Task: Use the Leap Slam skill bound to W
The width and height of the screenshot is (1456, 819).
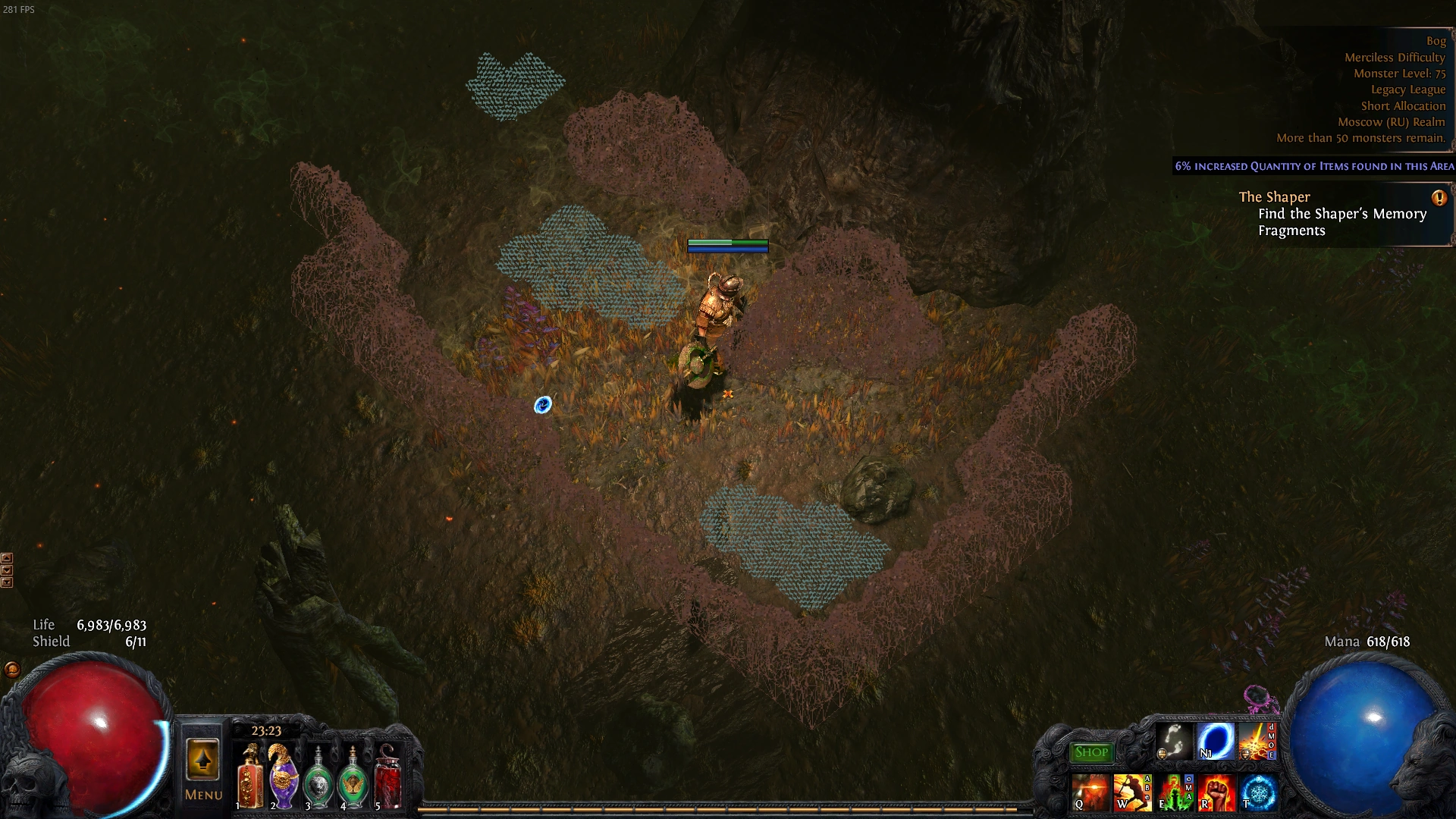Action: pyautogui.click(x=1131, y=792)
